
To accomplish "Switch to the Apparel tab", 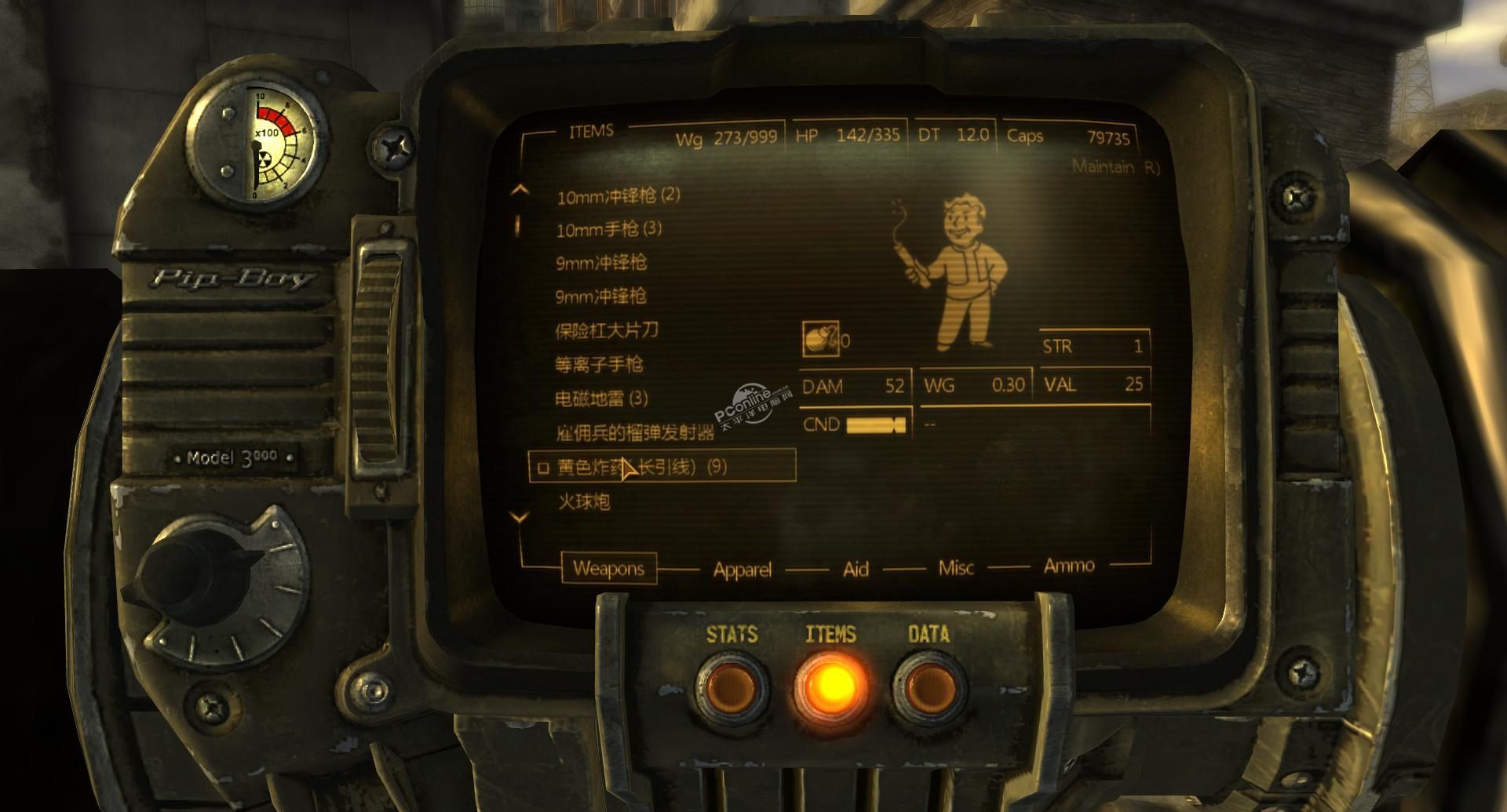I will [742, 570].
